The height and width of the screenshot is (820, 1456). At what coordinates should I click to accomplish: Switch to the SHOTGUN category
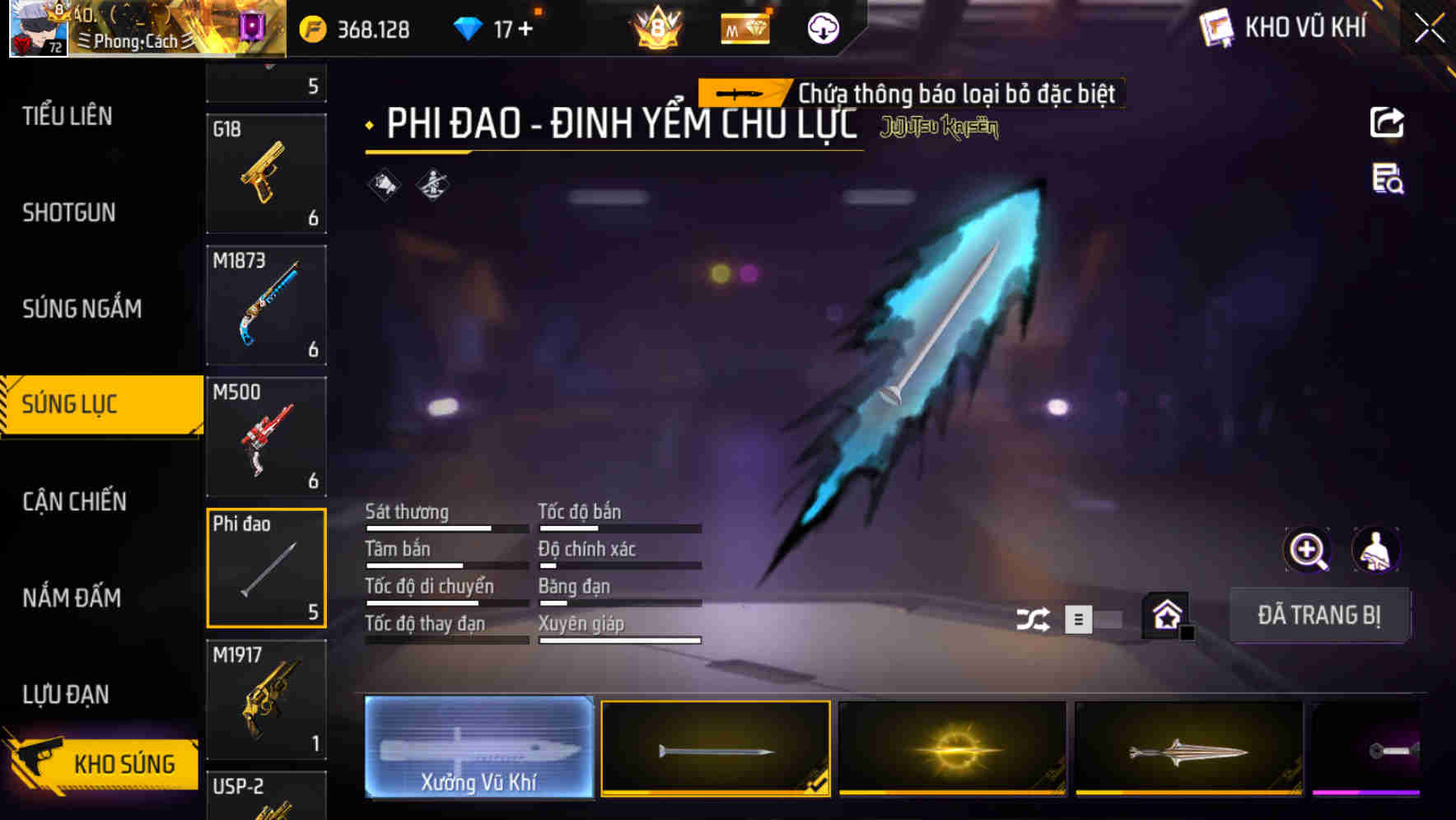click(69, 212)
